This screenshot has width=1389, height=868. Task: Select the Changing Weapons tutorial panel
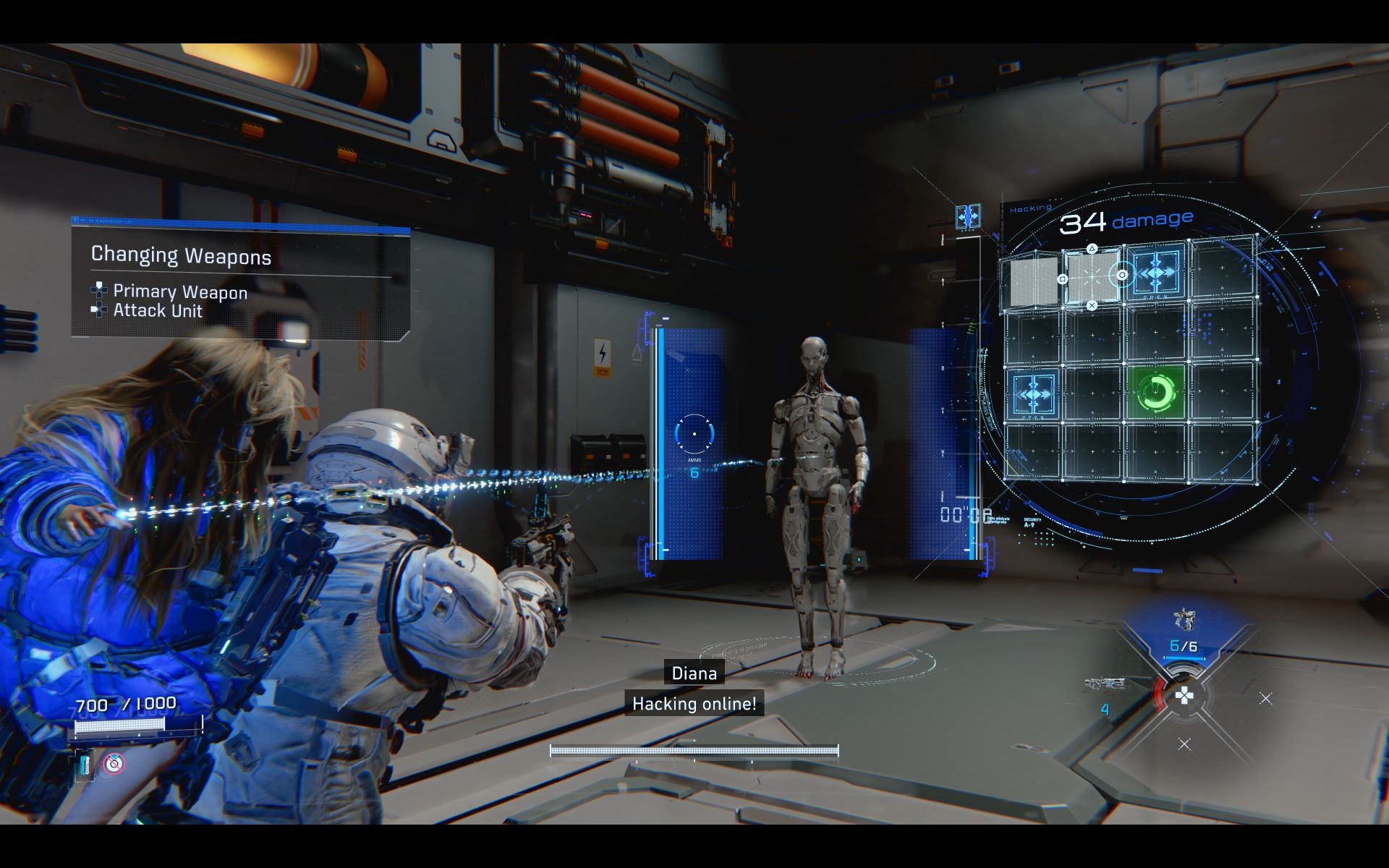tap(240, 282)
